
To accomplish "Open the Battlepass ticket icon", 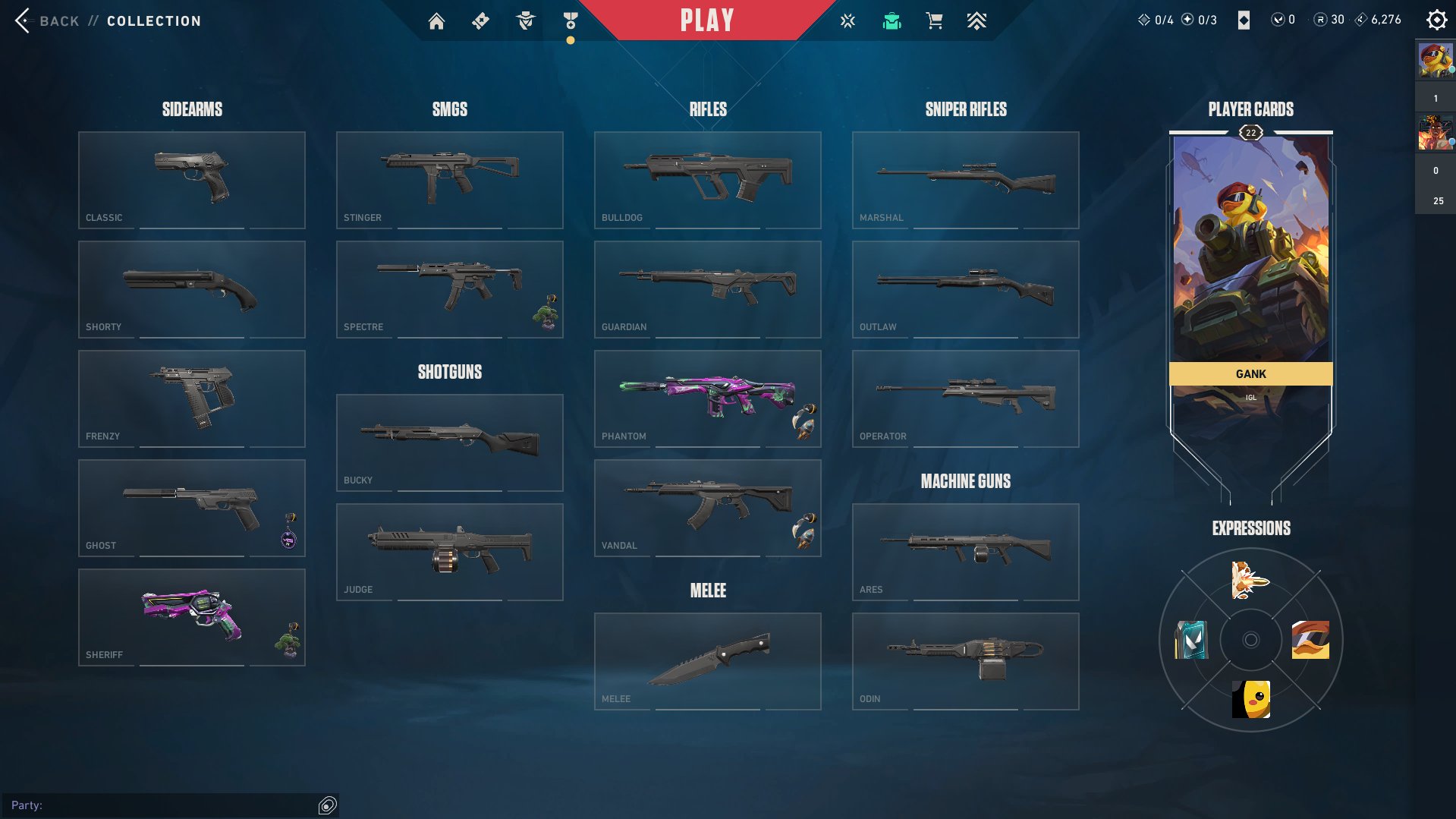I will [x=480, y=20].
